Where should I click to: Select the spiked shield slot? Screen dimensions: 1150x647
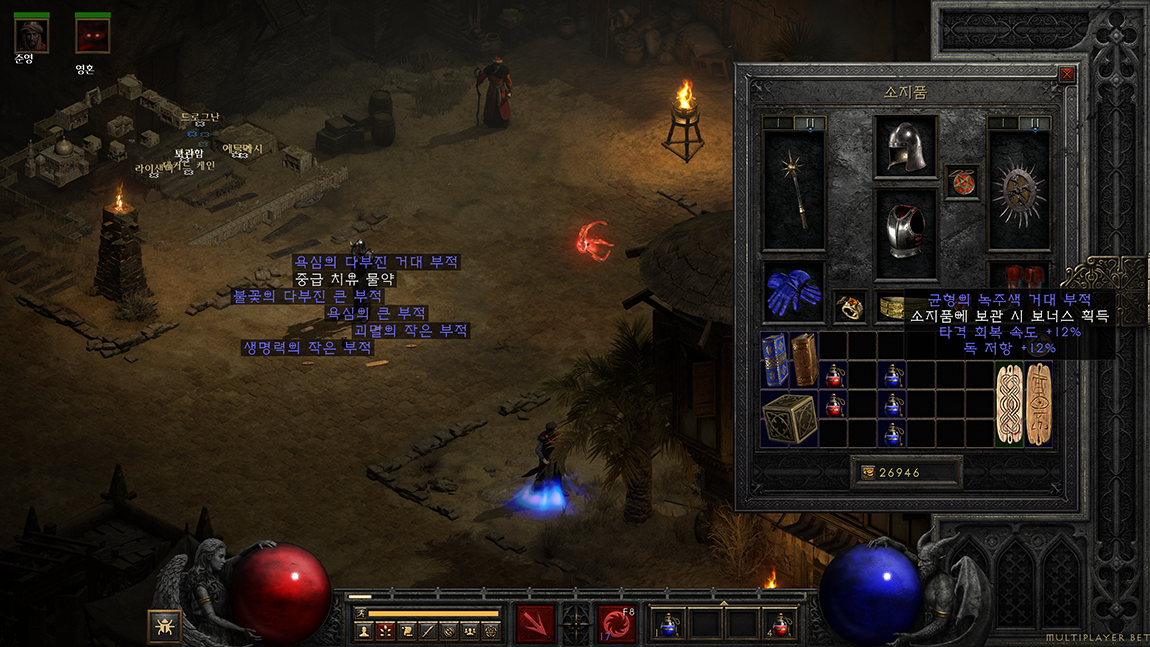point(1019,190)
